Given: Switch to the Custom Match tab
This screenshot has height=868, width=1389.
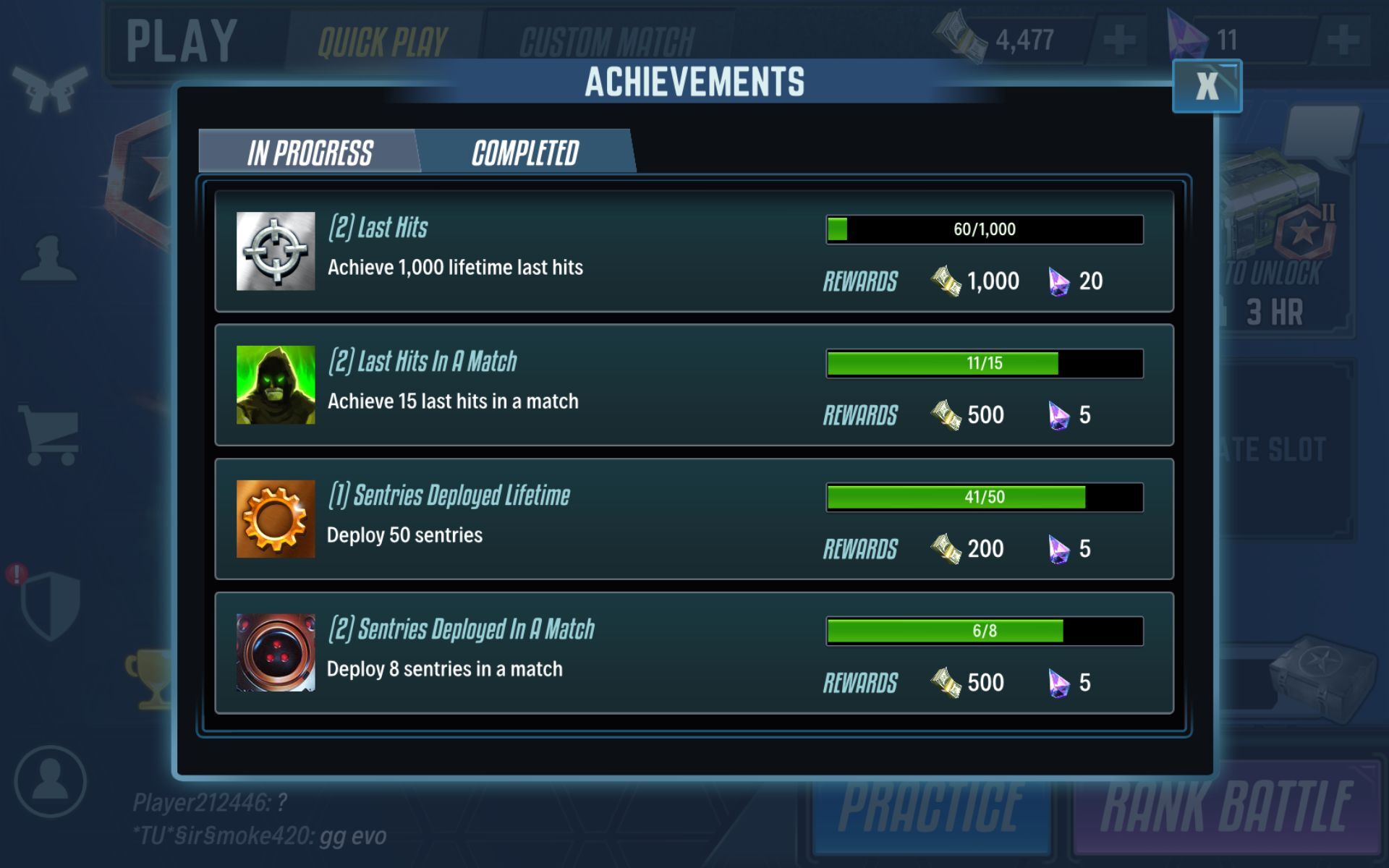Looking at the screenshot, I should 606,41.
